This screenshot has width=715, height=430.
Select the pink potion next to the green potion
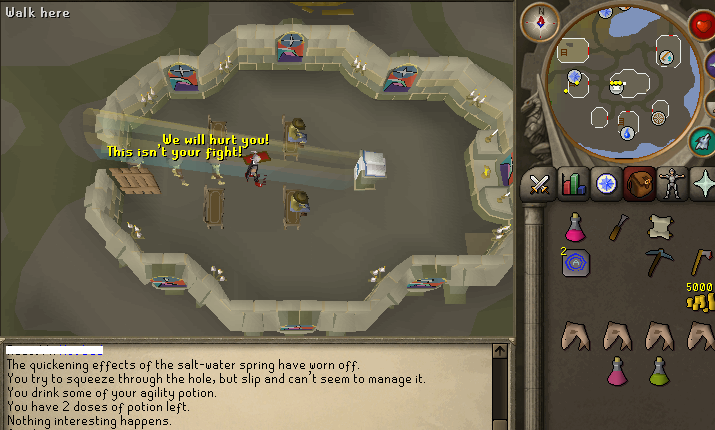pos(618,372)
